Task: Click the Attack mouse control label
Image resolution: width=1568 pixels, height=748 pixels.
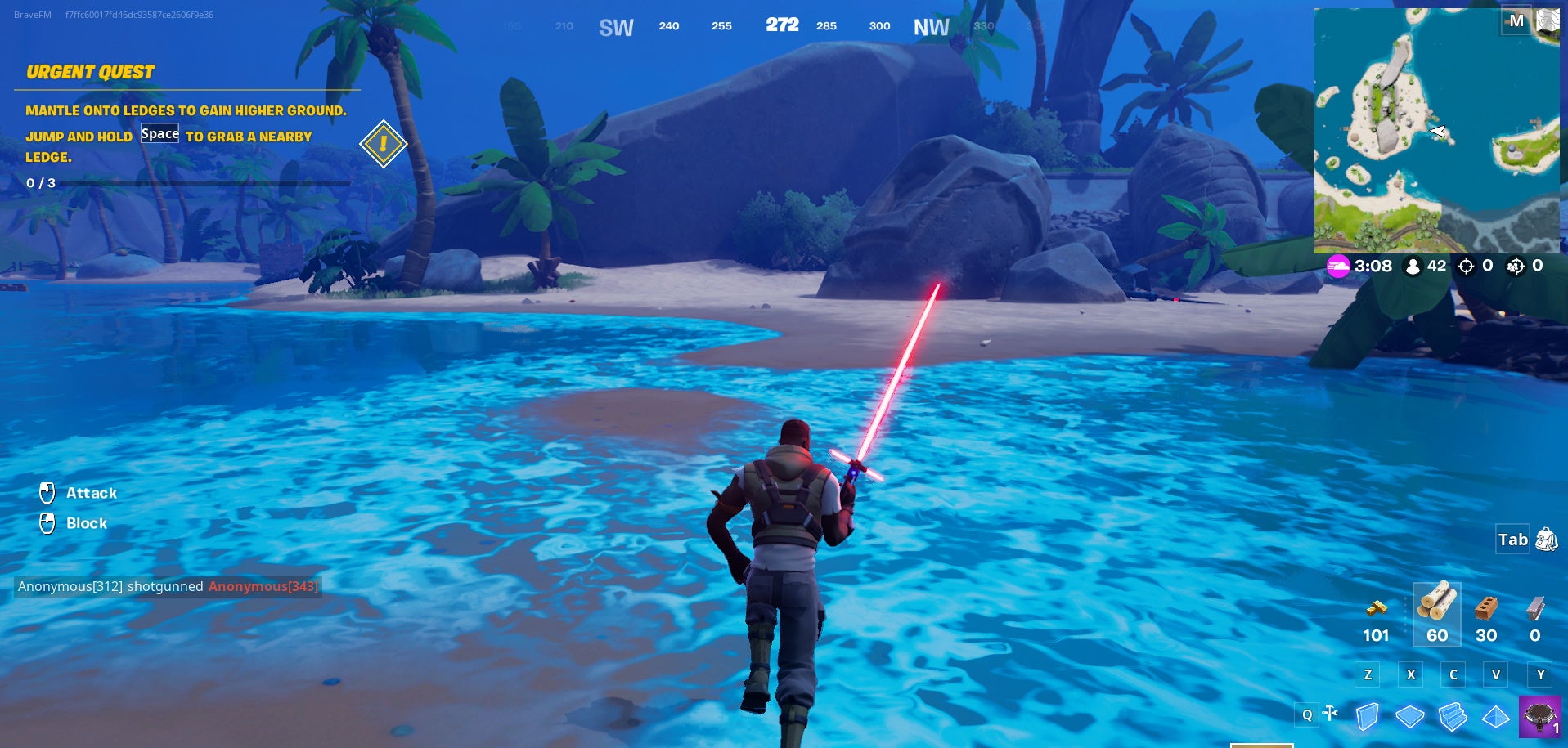Action: click(91, 493)
